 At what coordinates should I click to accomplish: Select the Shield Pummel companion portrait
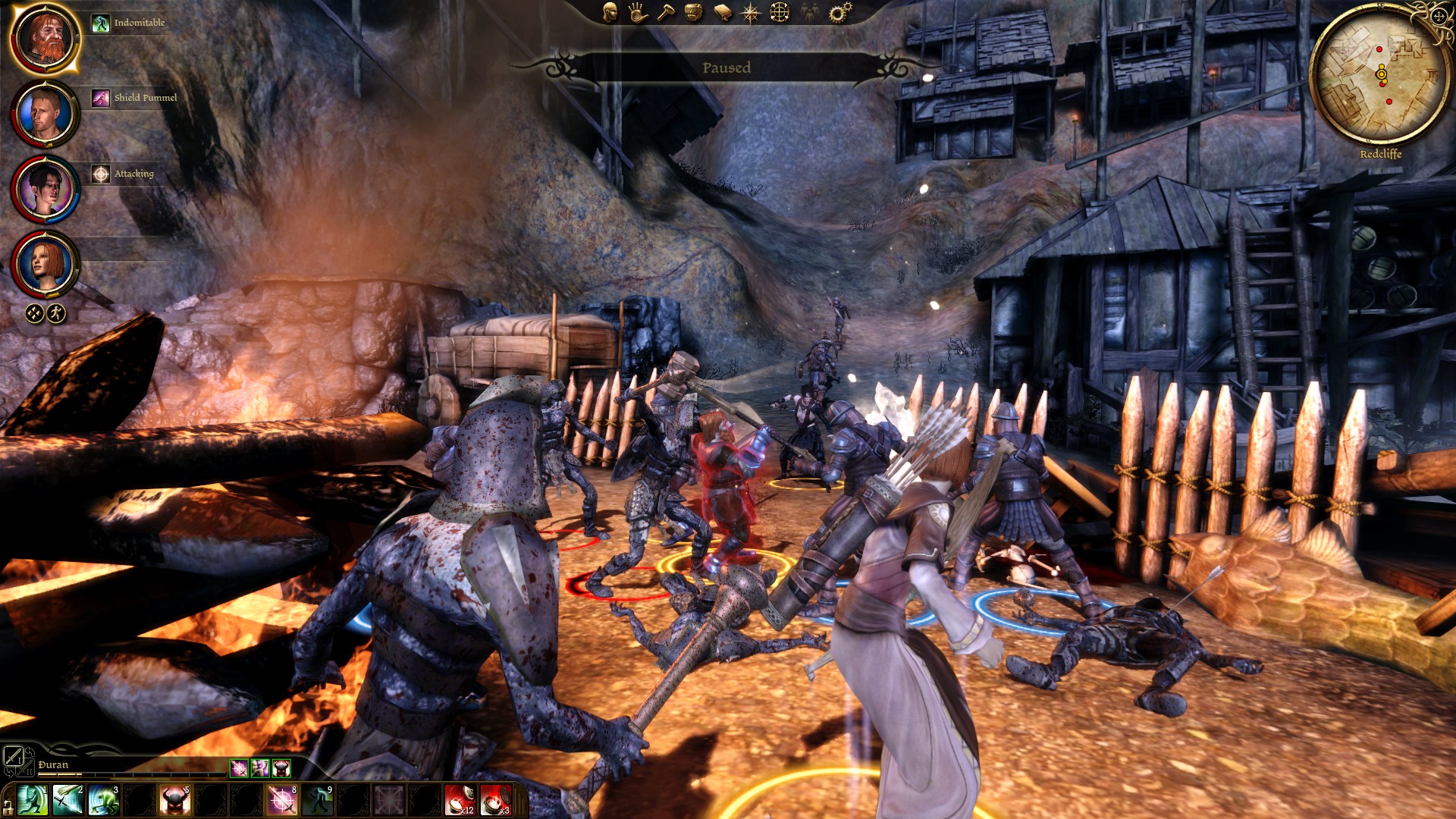click(x=45, y=114)
